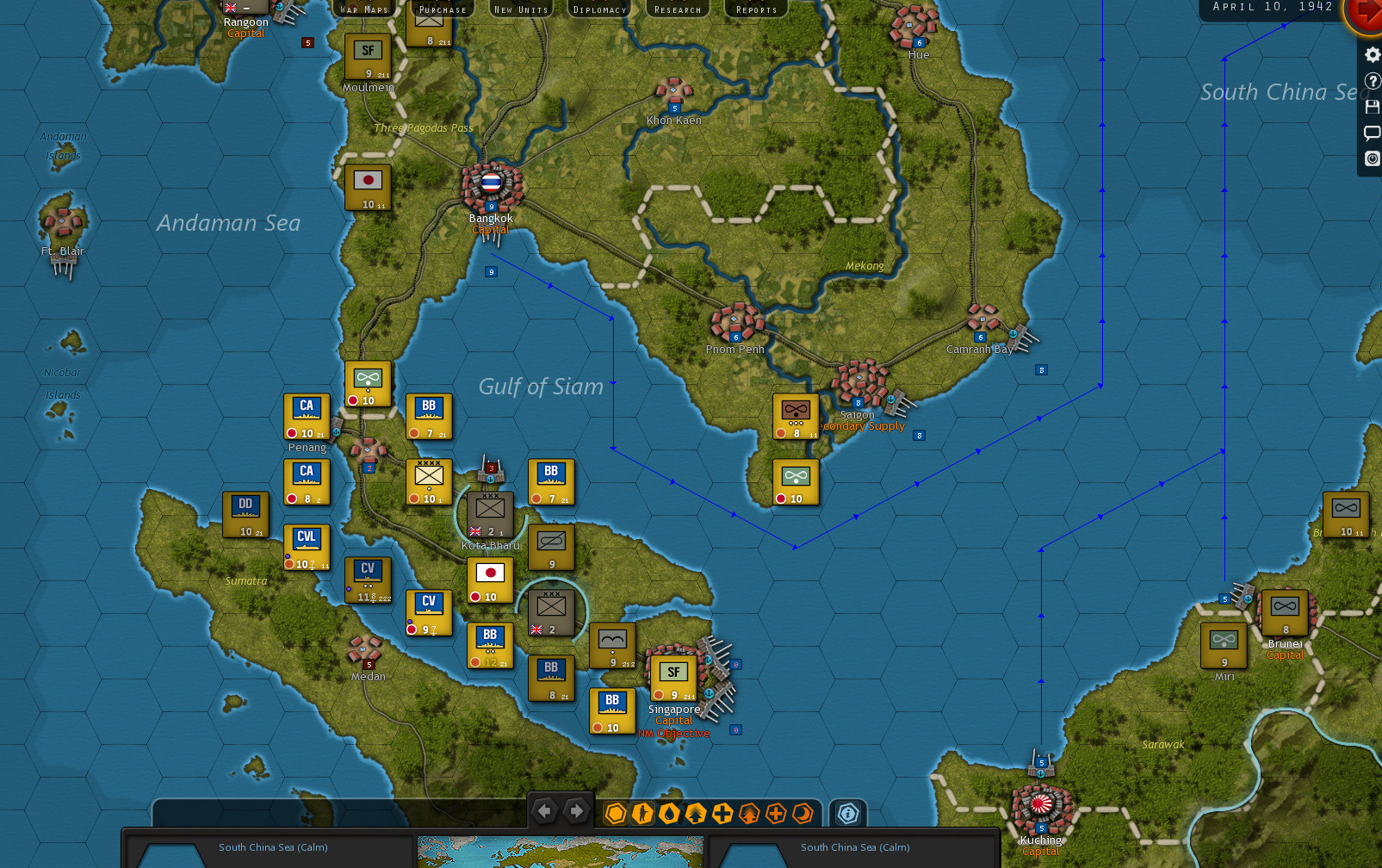
Task: Toggle the plain hexagon map overlay icon
Action: 616,812
